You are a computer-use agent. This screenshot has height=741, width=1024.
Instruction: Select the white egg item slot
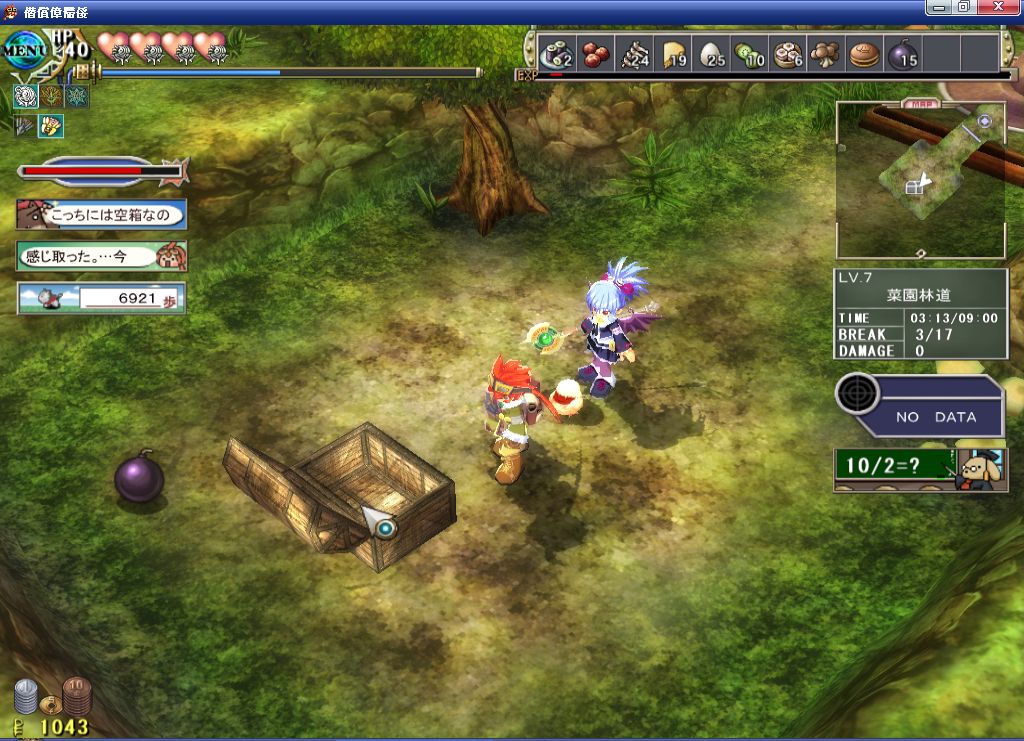712,54
